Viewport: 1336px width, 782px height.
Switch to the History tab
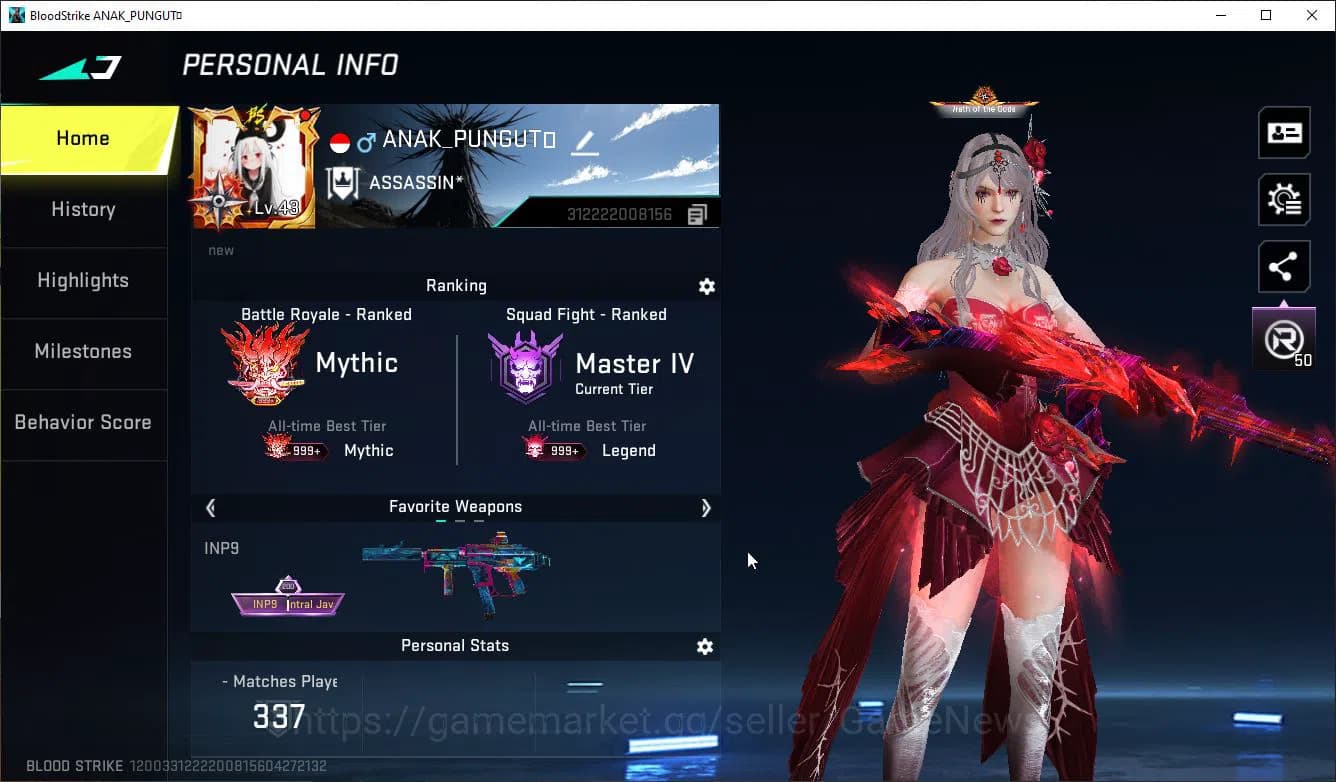83,209
